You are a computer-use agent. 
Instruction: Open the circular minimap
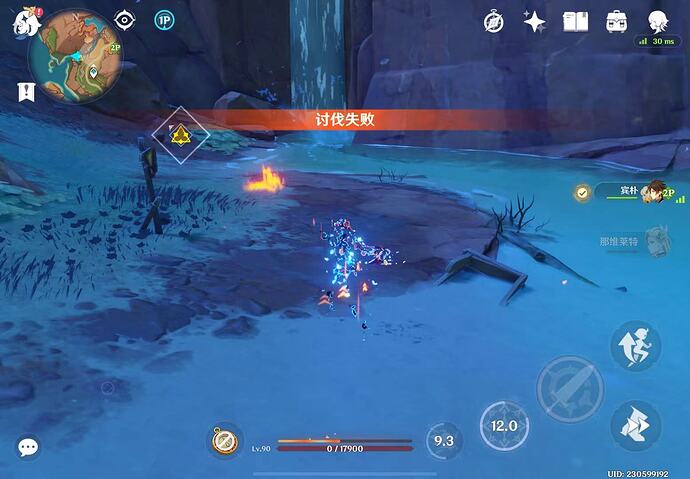pos(76,56)
